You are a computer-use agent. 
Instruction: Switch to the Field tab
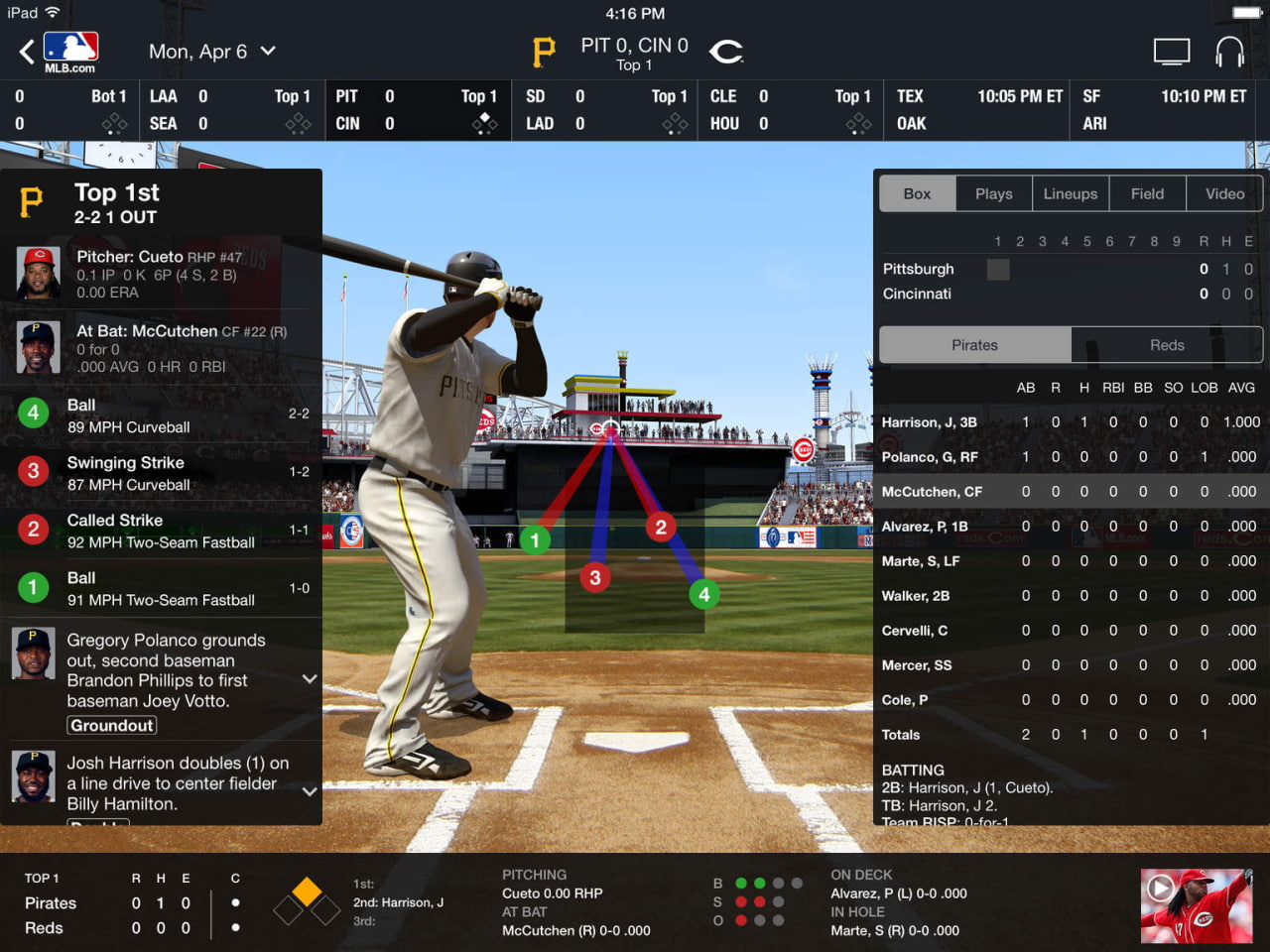[1147, 193]
